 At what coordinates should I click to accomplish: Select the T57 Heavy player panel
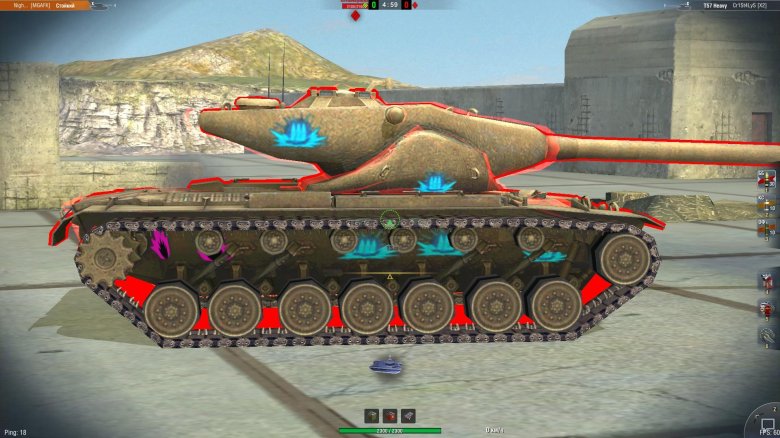coord(722,6)
